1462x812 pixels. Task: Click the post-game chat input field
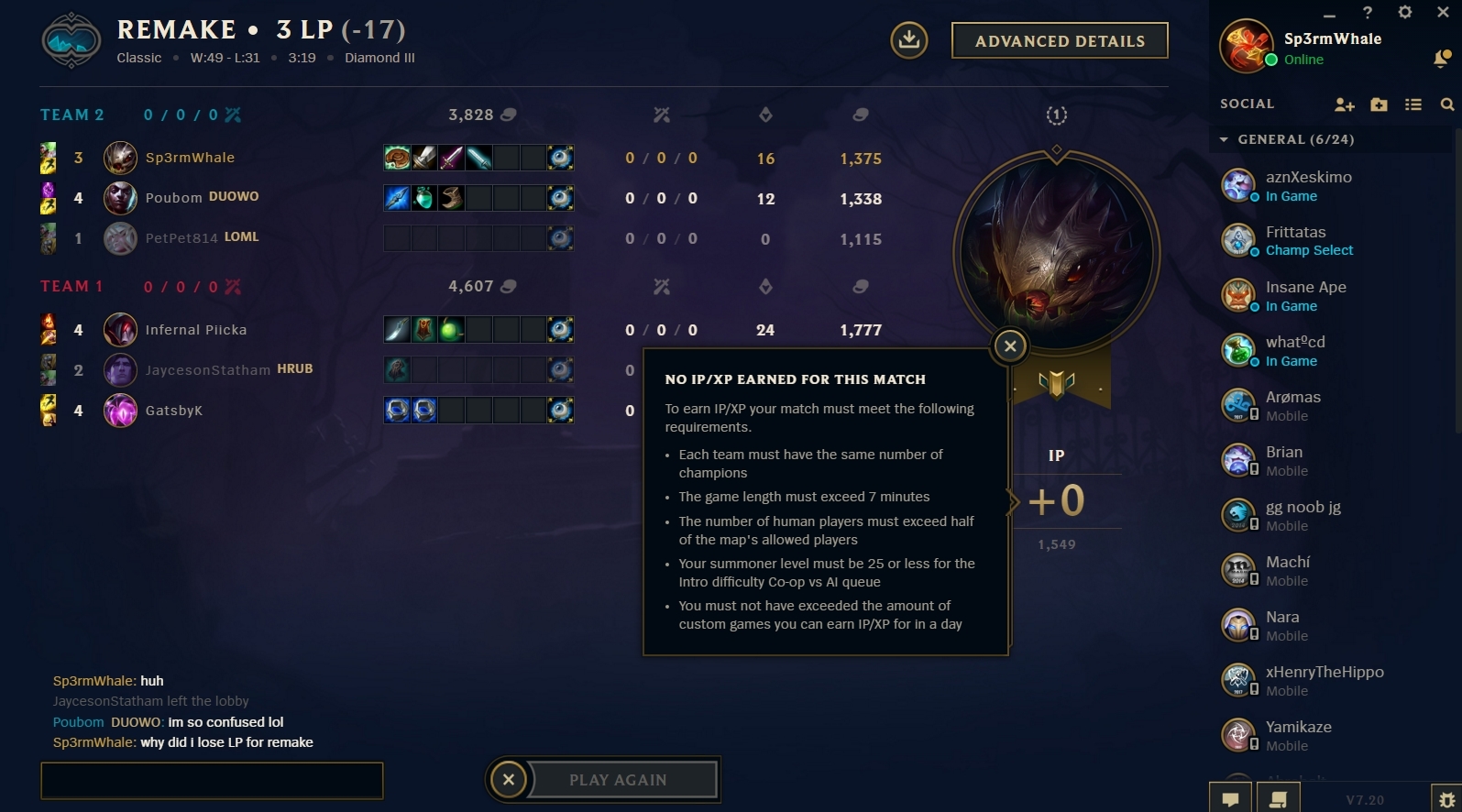[211, 780]
